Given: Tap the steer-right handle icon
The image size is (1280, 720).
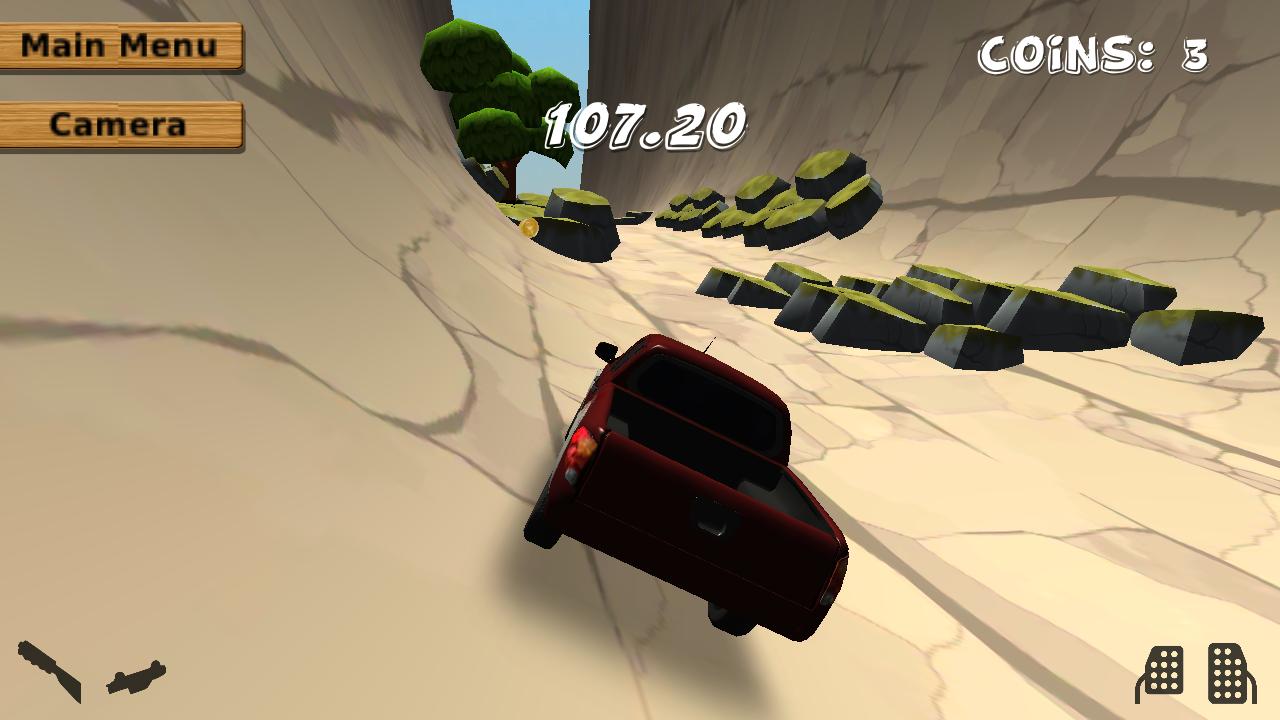Looking at the screenshot, I should (x=137, y=677).
